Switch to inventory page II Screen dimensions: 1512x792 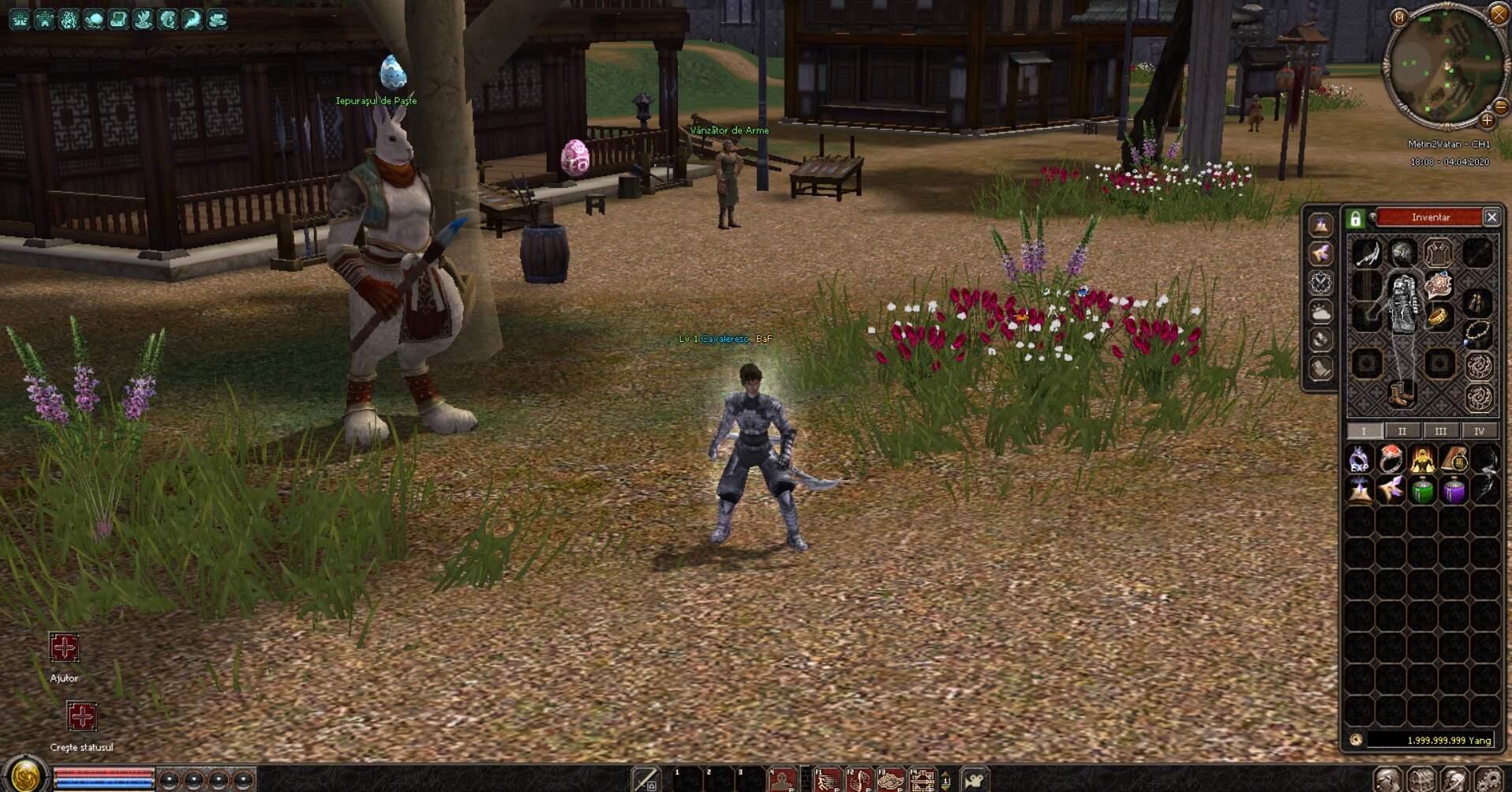[1402, 431]
